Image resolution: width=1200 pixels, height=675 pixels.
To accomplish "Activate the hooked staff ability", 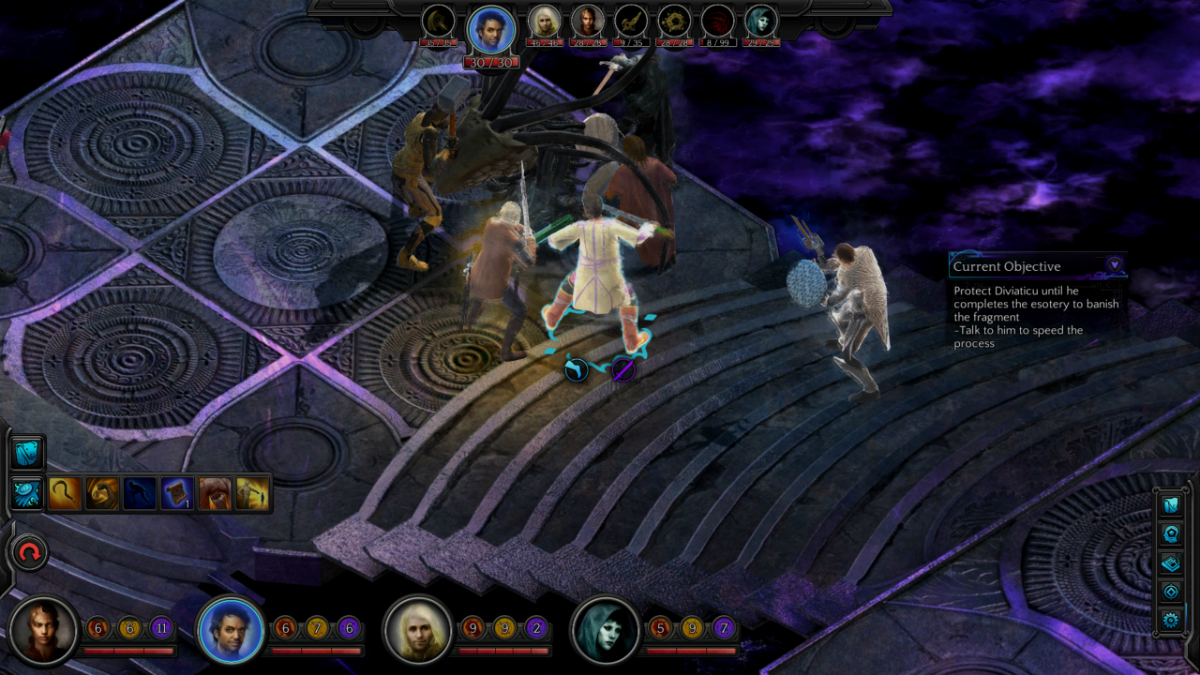I will click(x=65, y=493).
